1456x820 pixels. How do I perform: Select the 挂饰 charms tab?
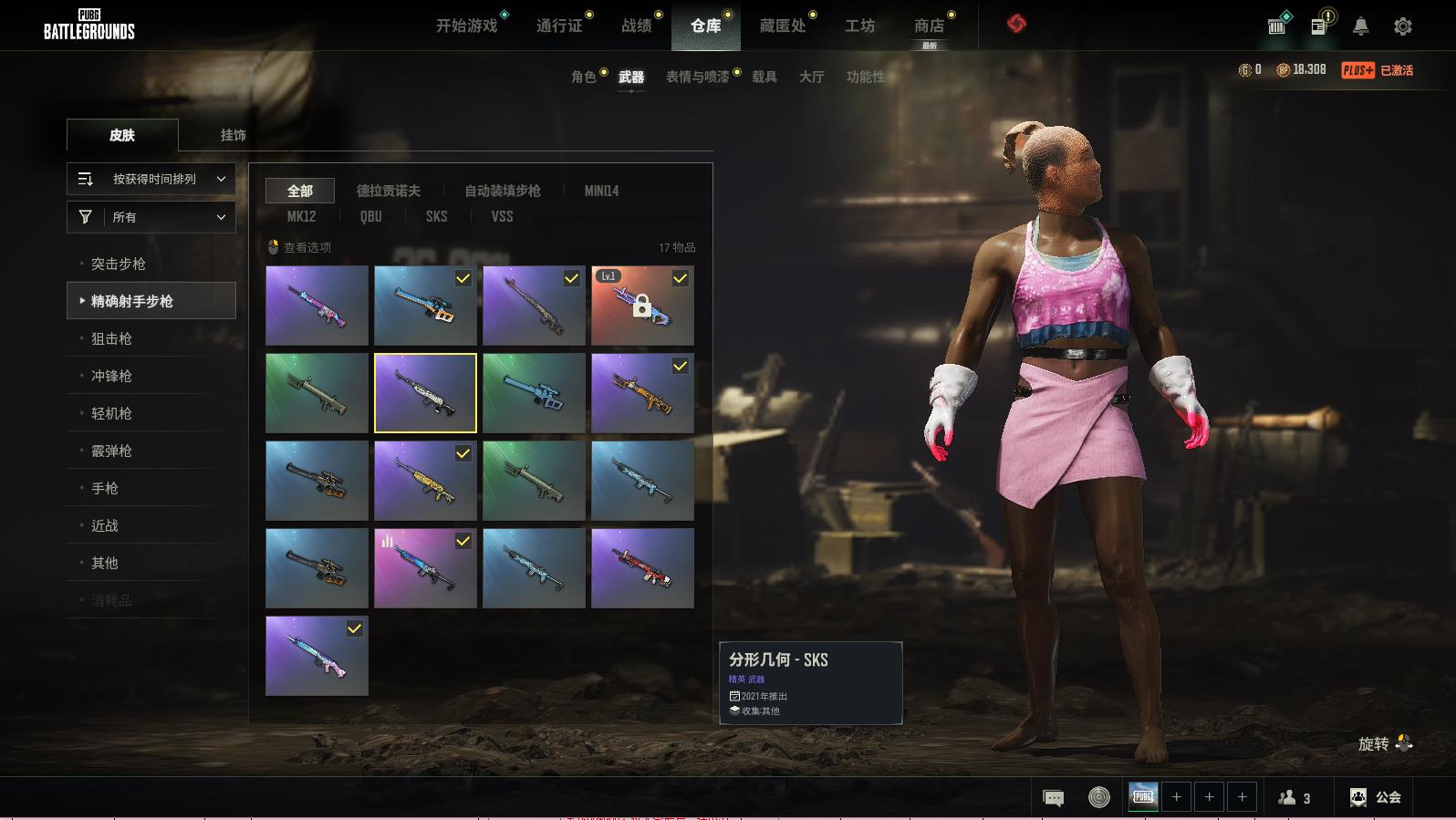point(233,135)
